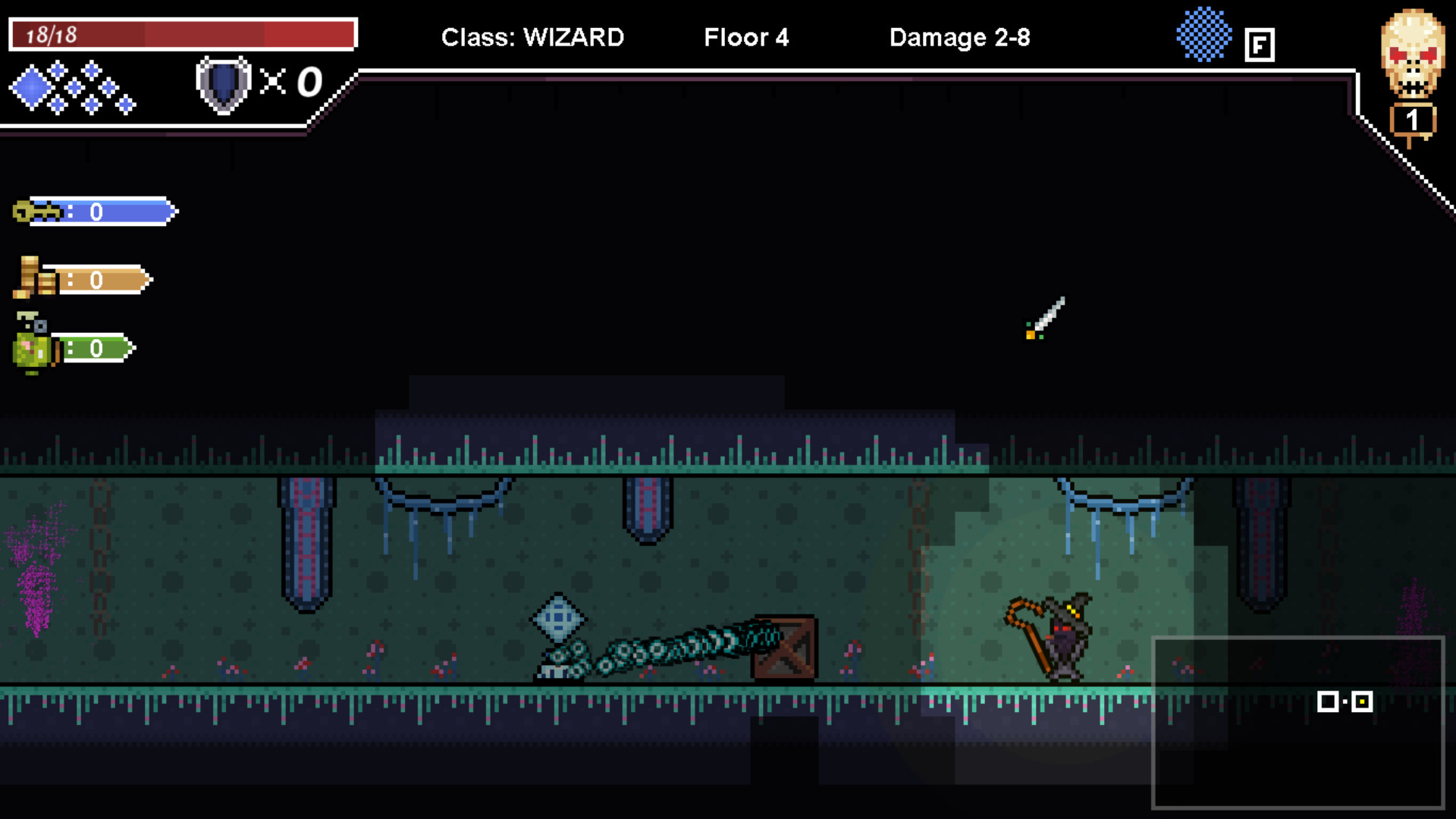Click the blue orb spell icon
1456x819 pixels.
[1204, 34]
